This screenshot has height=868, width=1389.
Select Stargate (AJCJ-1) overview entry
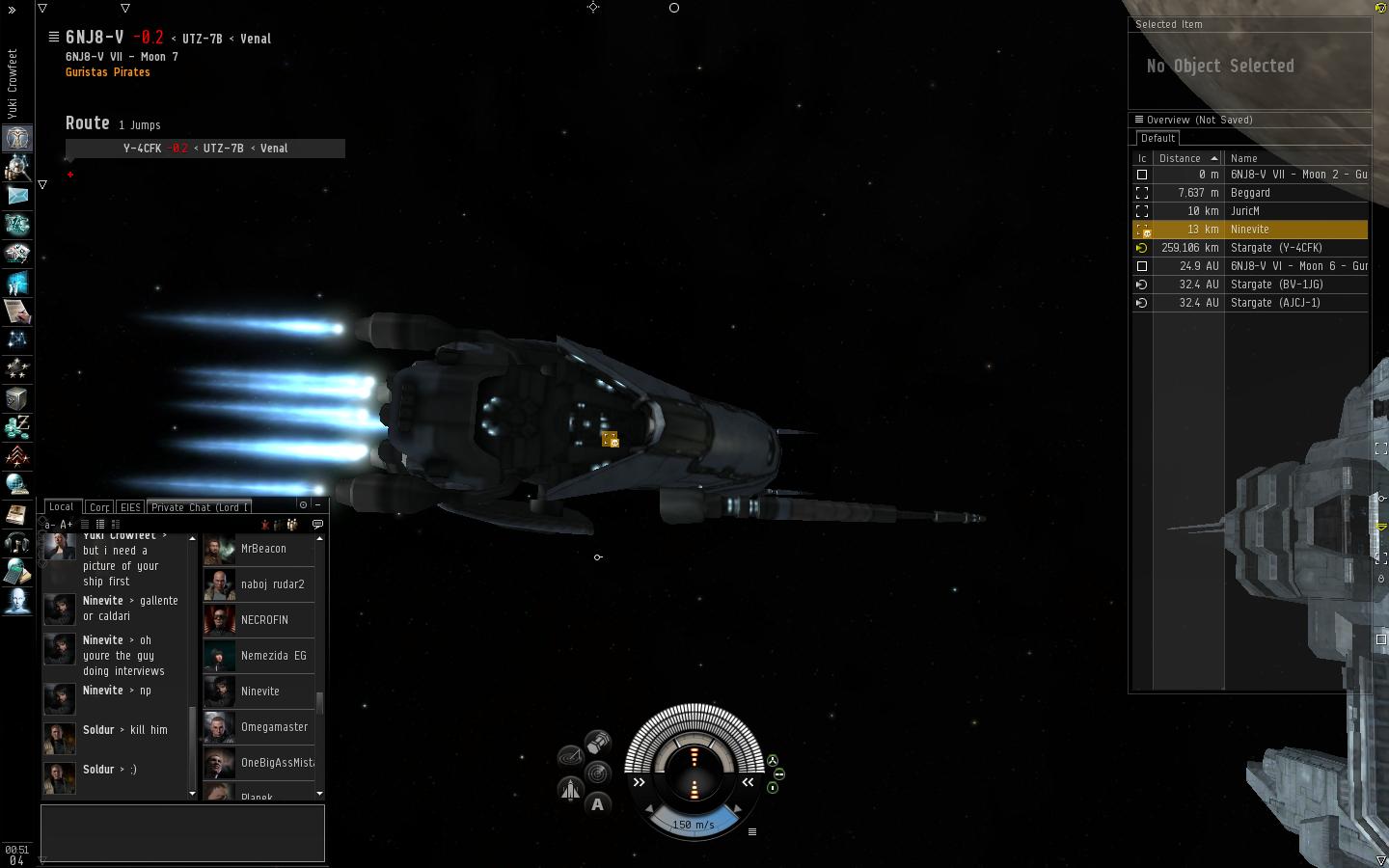pos(1274,303)
